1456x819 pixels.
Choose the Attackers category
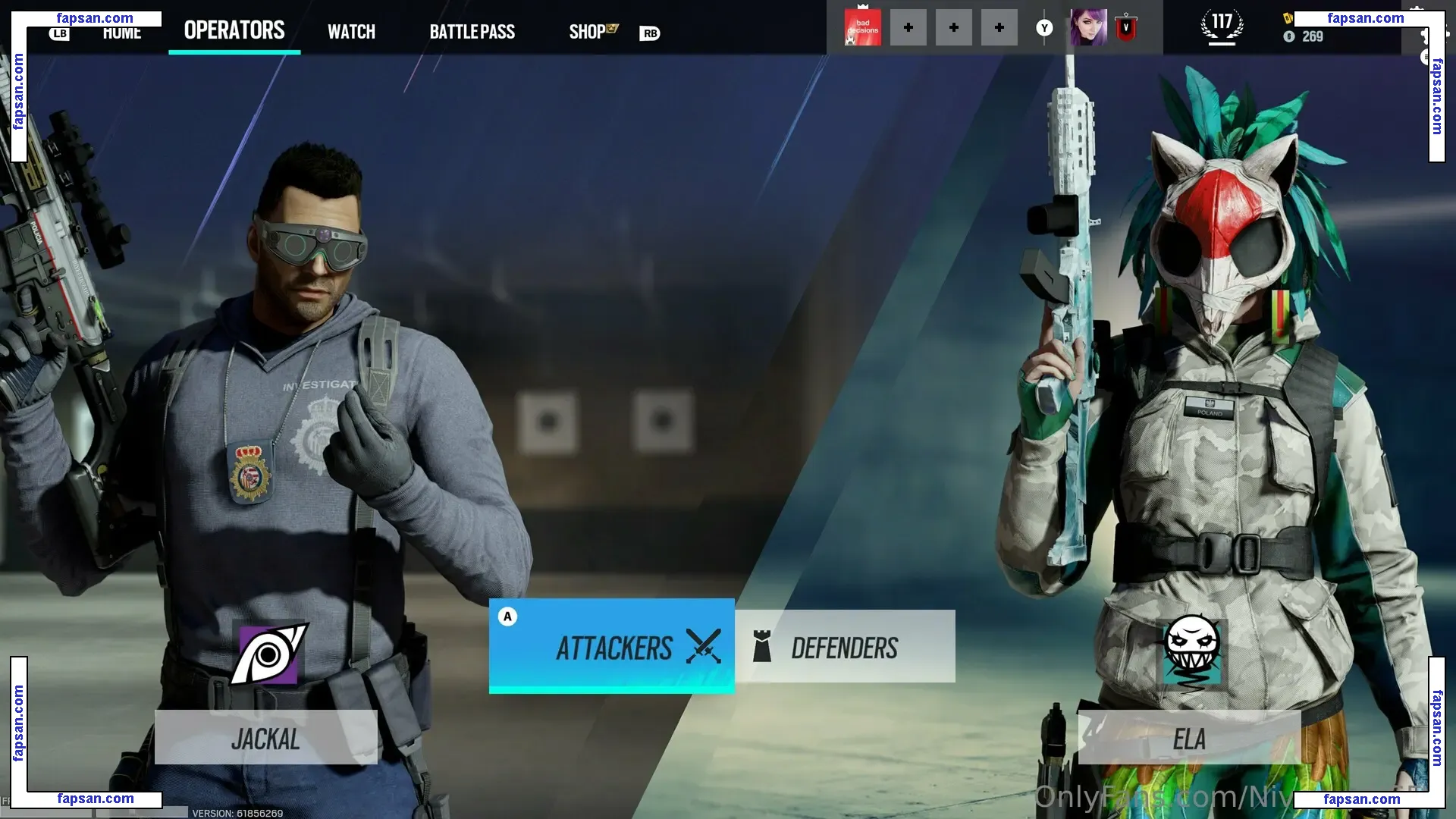(x=612, y=646)
